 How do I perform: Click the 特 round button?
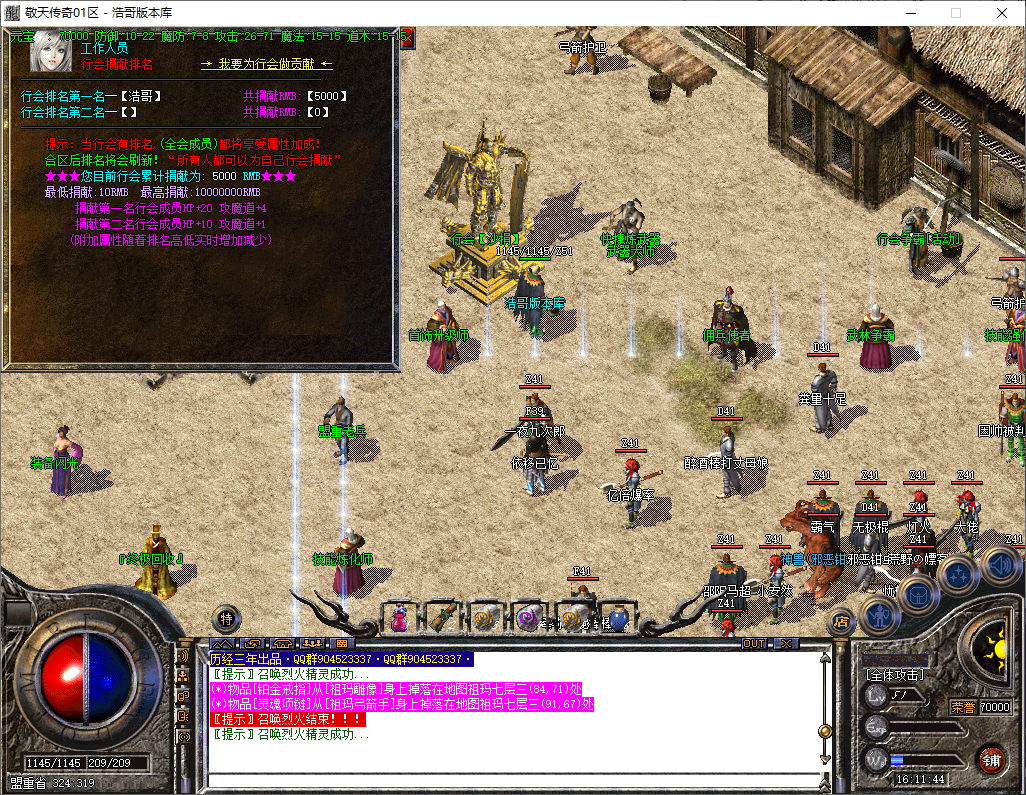227,617
